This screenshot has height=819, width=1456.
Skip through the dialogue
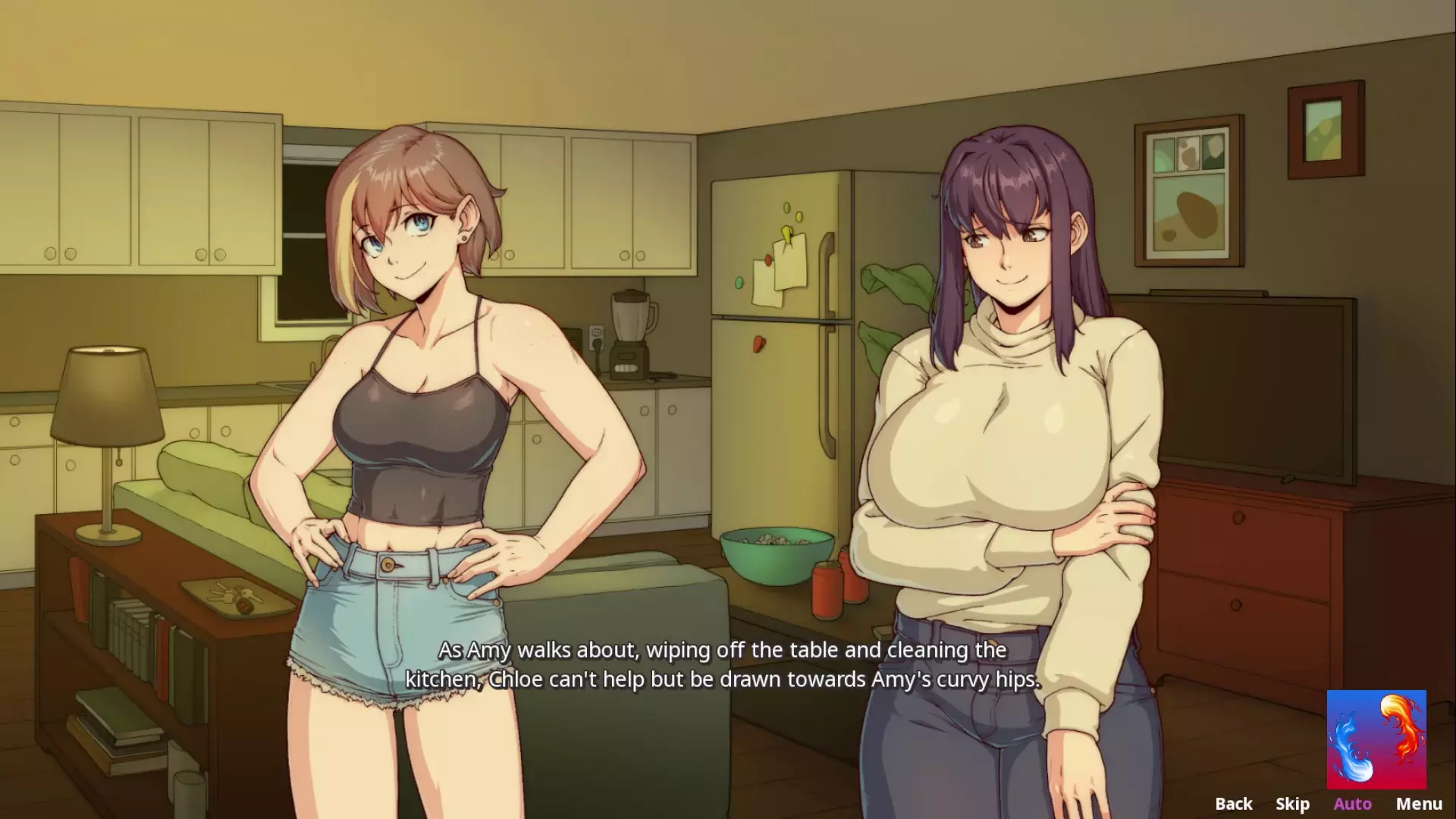coord(1292,803)
